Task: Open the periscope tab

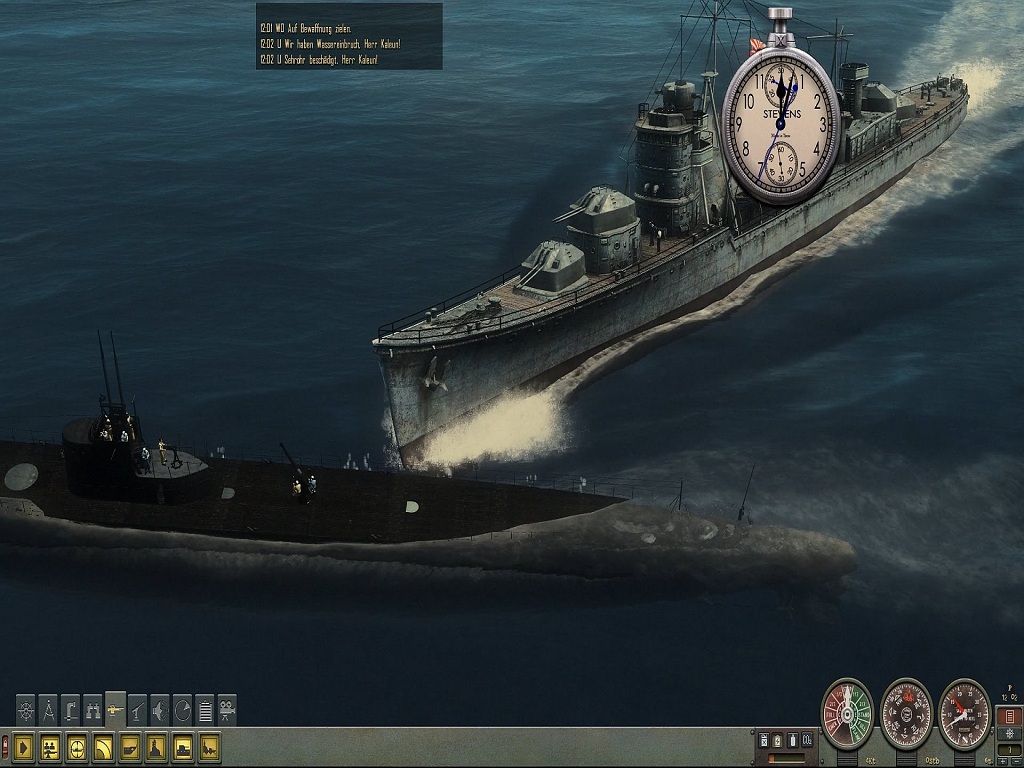Action: click(x=70, y=710)
